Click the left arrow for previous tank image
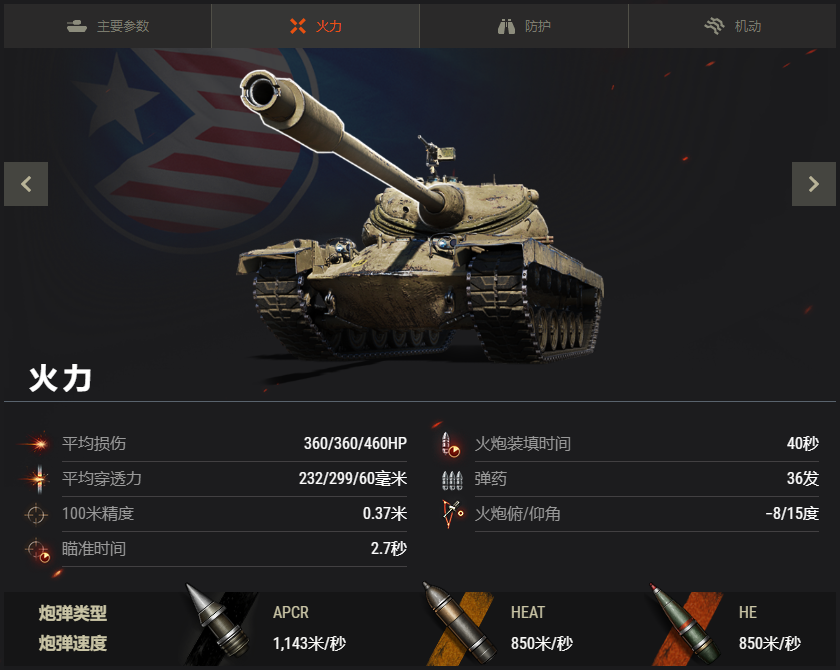 26,184
